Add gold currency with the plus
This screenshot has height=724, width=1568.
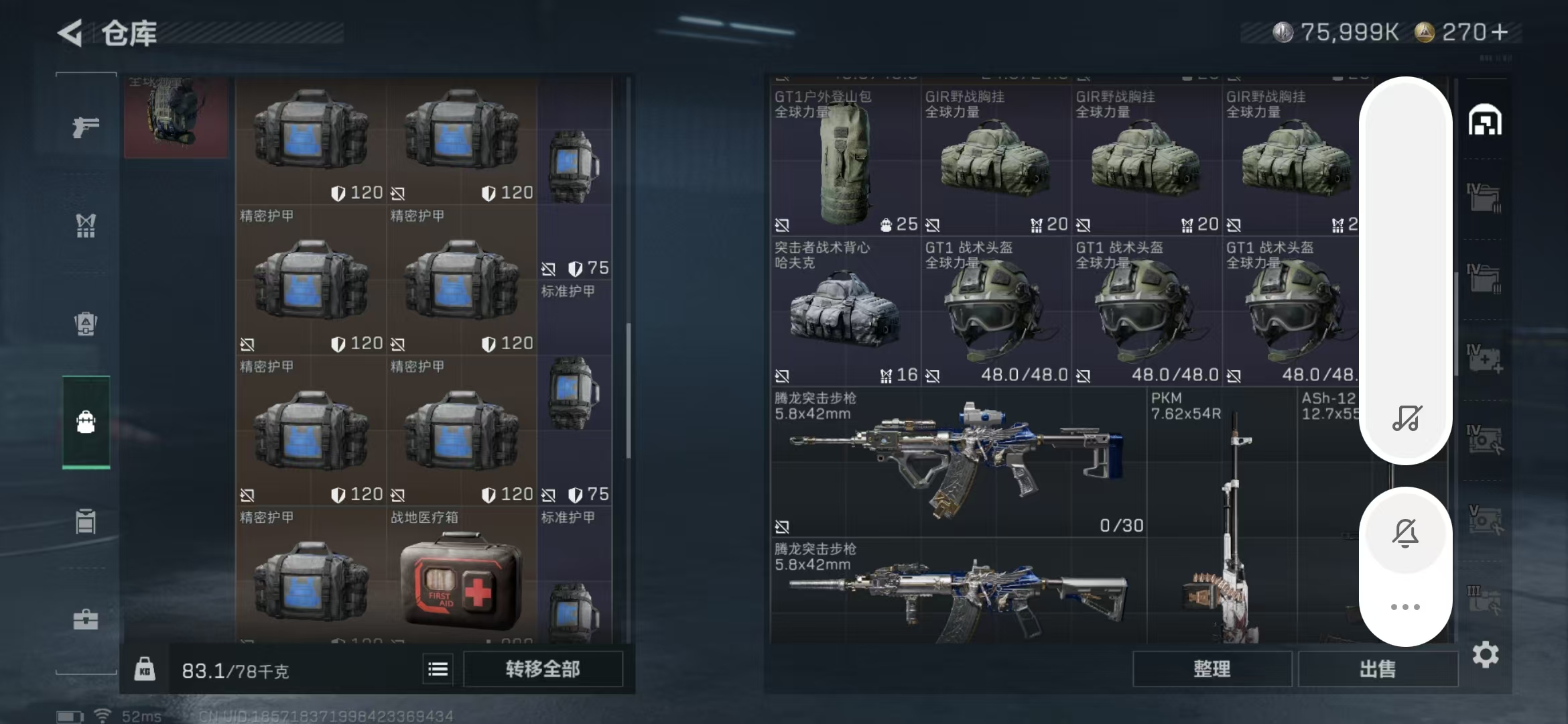coord(1500,32)
